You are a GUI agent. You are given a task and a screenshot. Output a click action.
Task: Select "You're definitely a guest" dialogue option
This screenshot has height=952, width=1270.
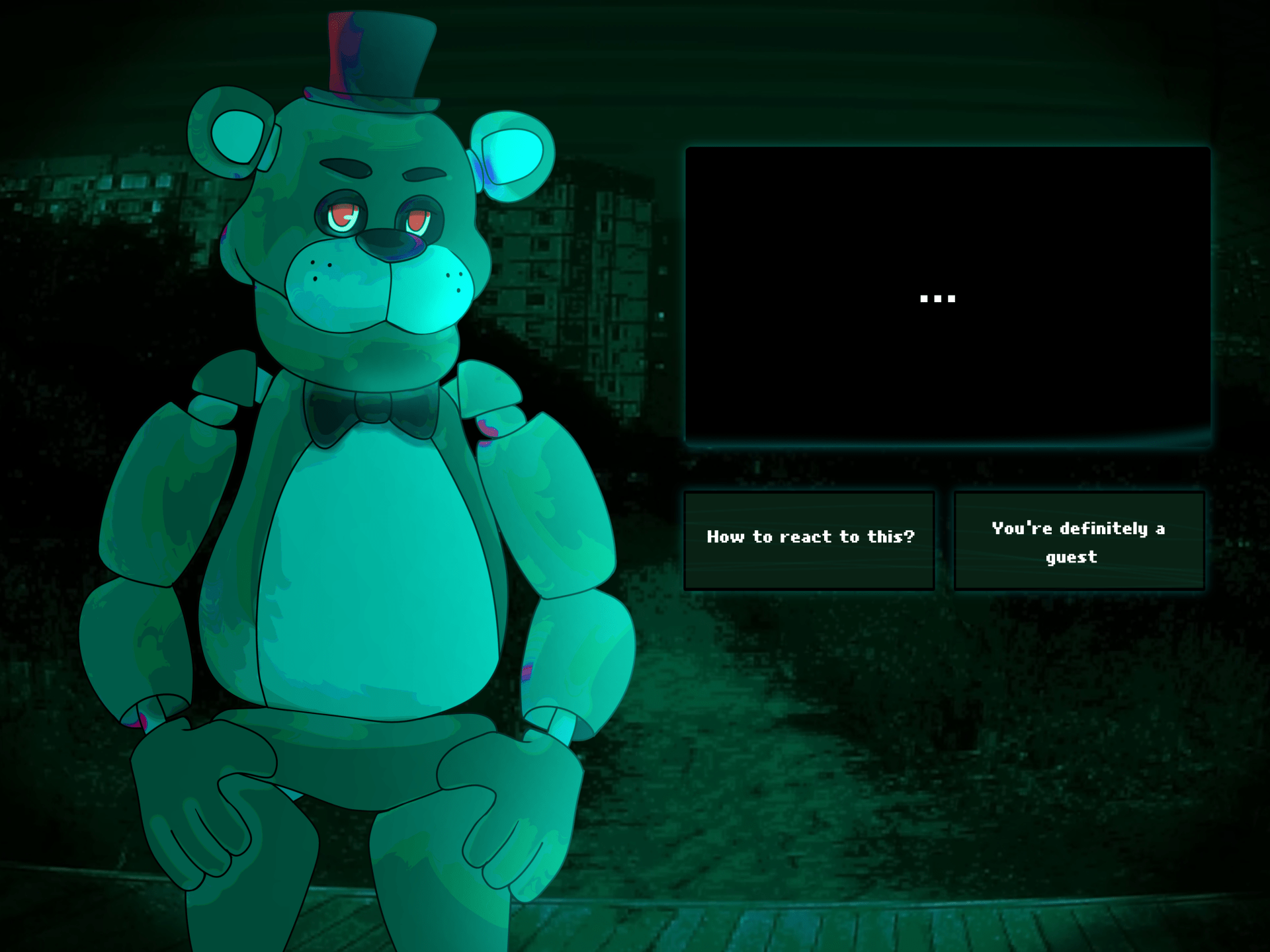1079,540
